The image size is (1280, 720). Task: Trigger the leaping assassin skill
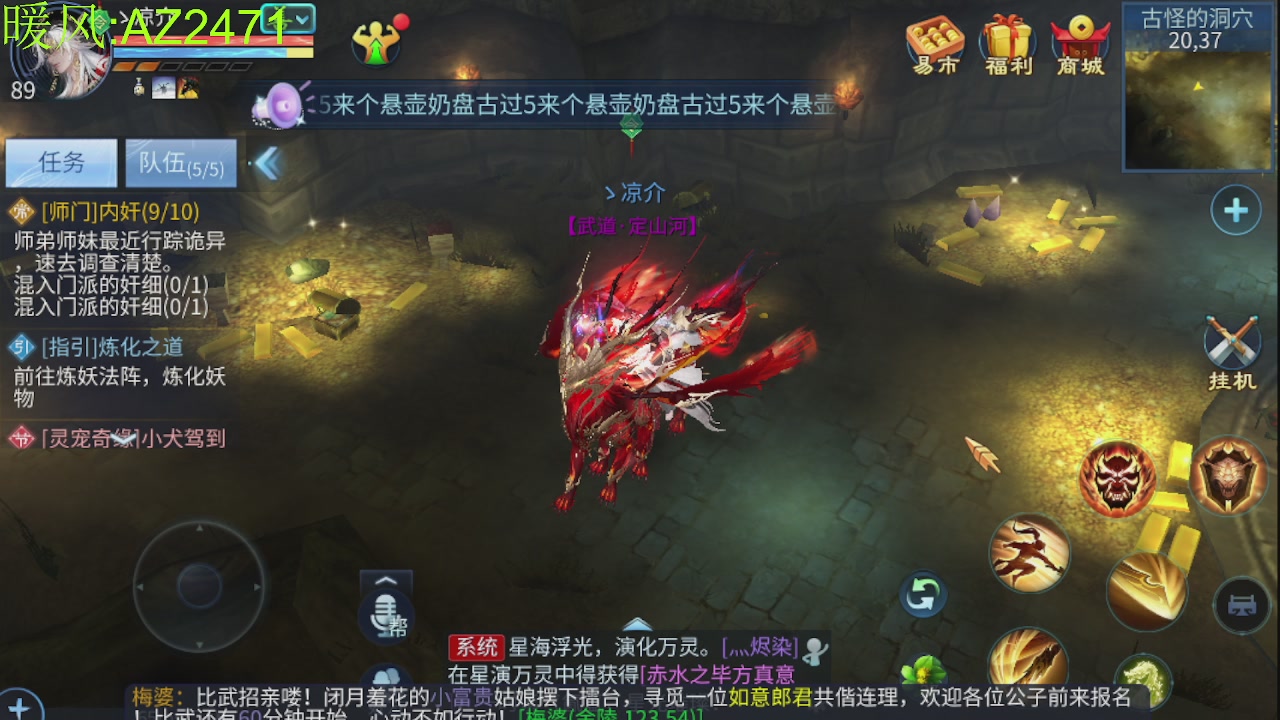click(1030, 553)
